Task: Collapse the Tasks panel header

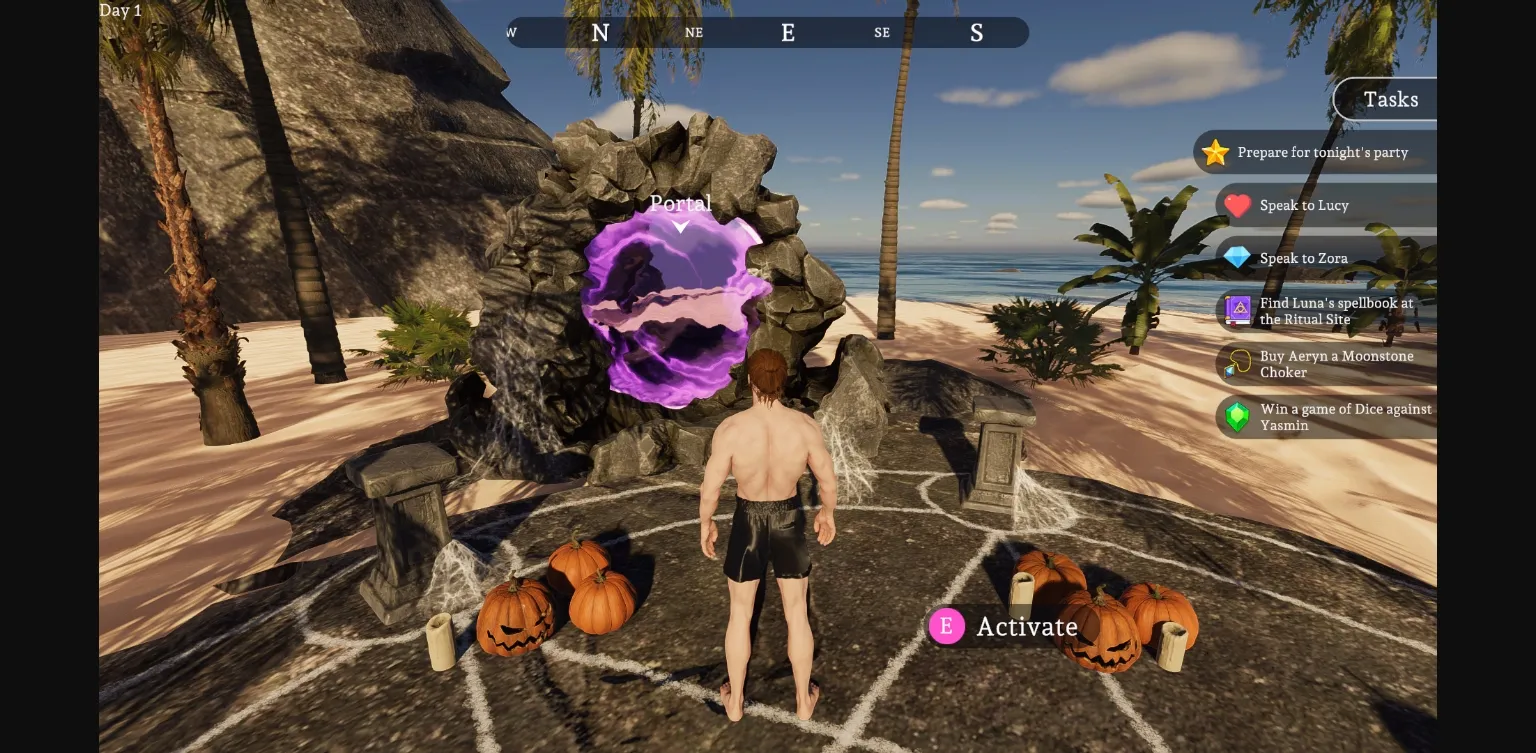Action: 1390,99
